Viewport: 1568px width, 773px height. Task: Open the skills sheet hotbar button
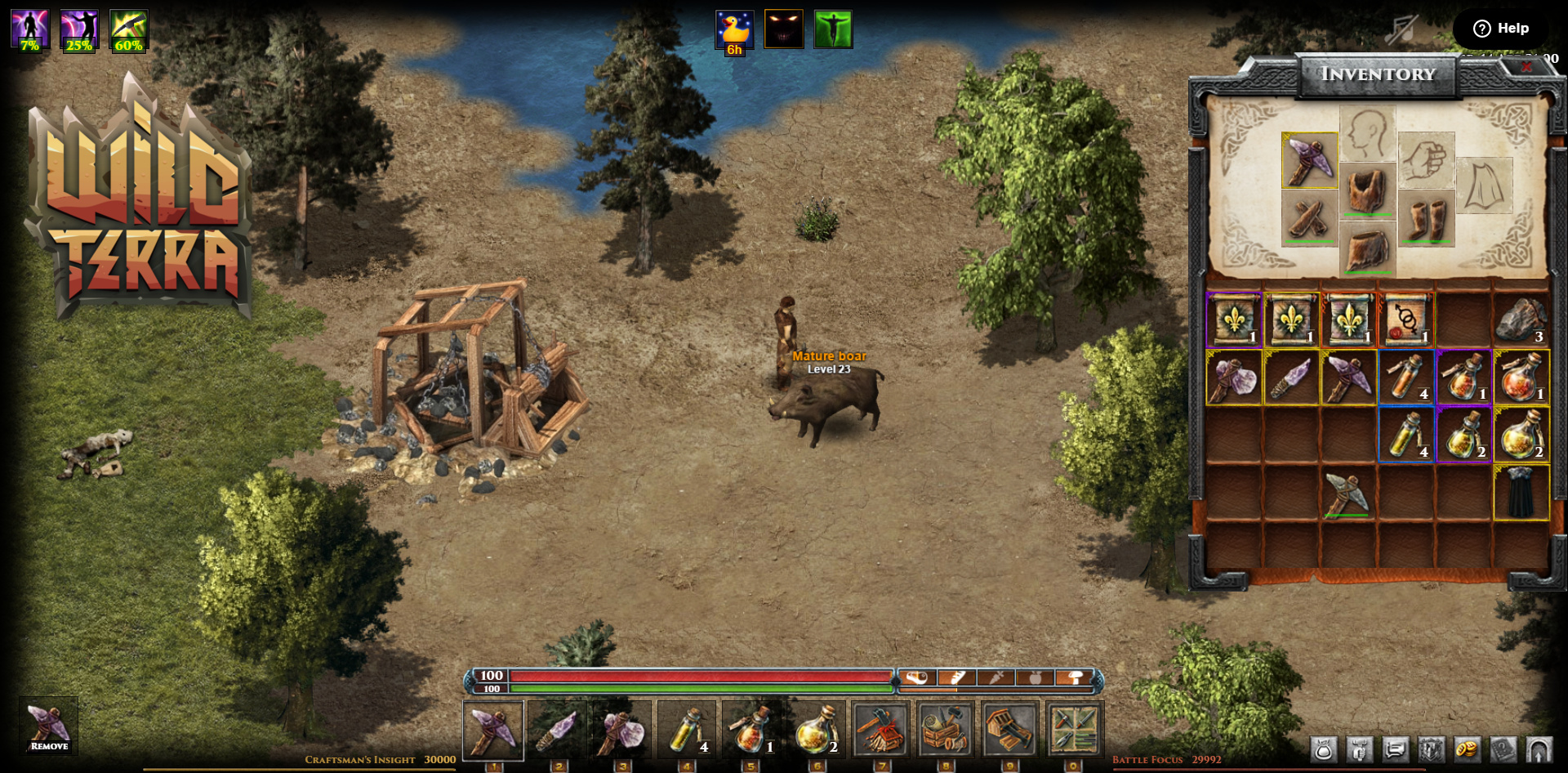click(1074, 729)
